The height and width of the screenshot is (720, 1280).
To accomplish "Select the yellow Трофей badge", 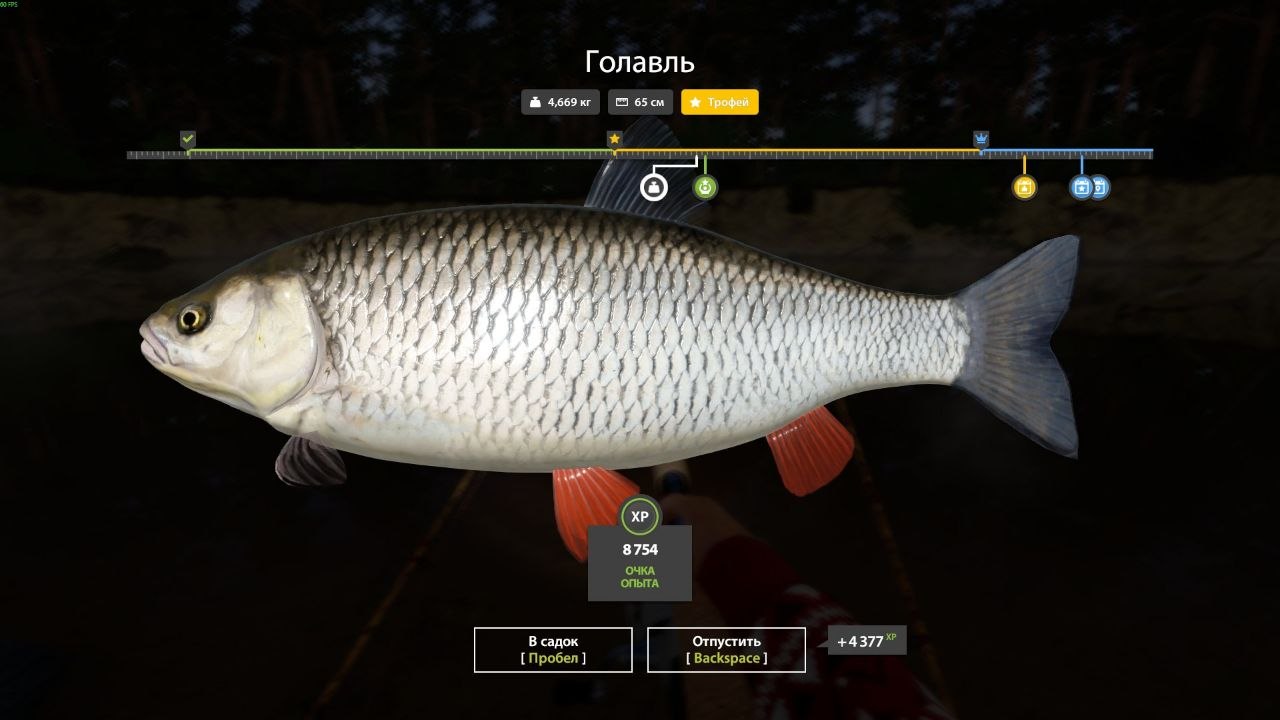I will coord(720,102).
